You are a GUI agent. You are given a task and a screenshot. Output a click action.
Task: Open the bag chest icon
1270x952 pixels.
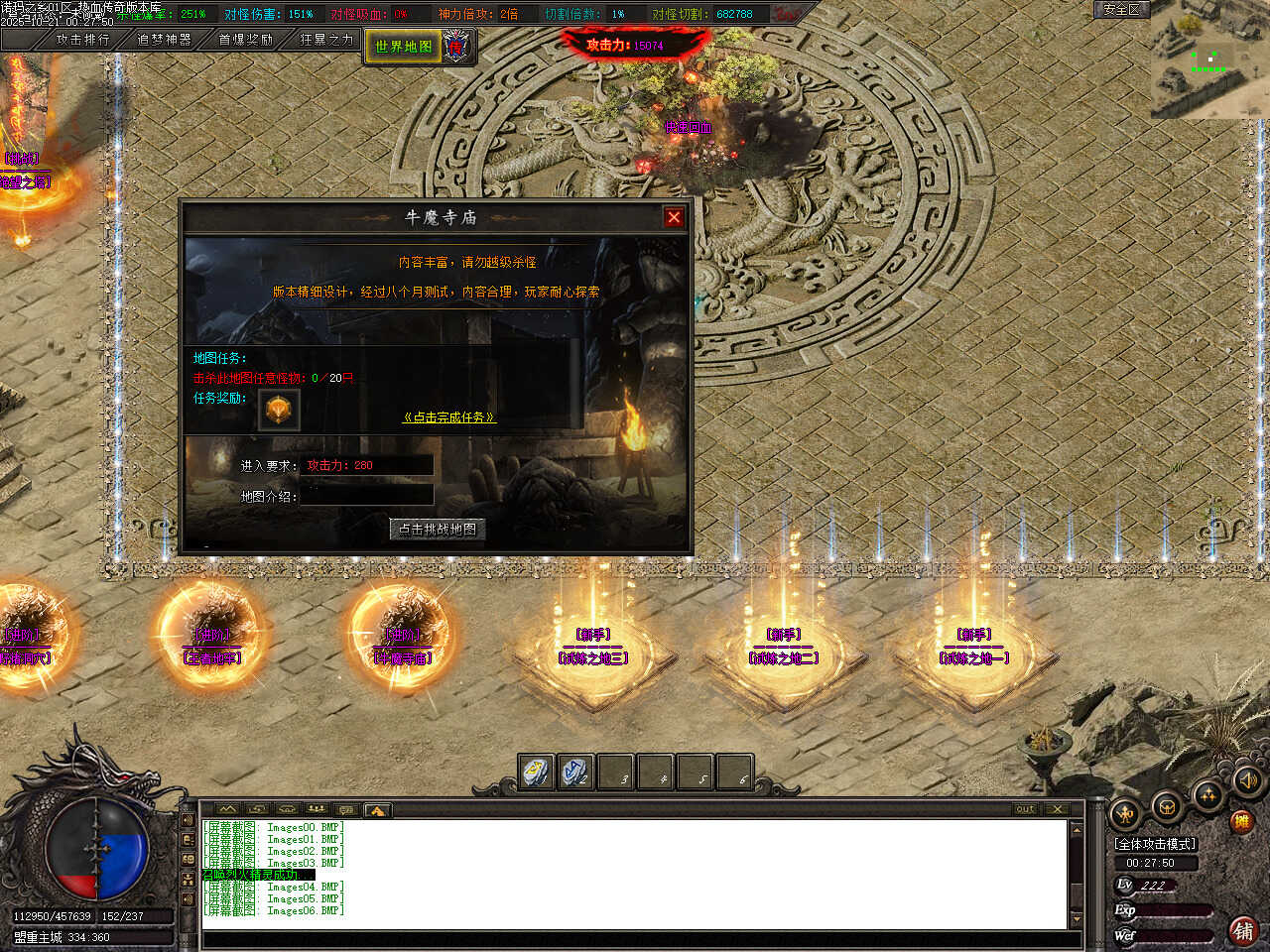(x=1167, y=807)
